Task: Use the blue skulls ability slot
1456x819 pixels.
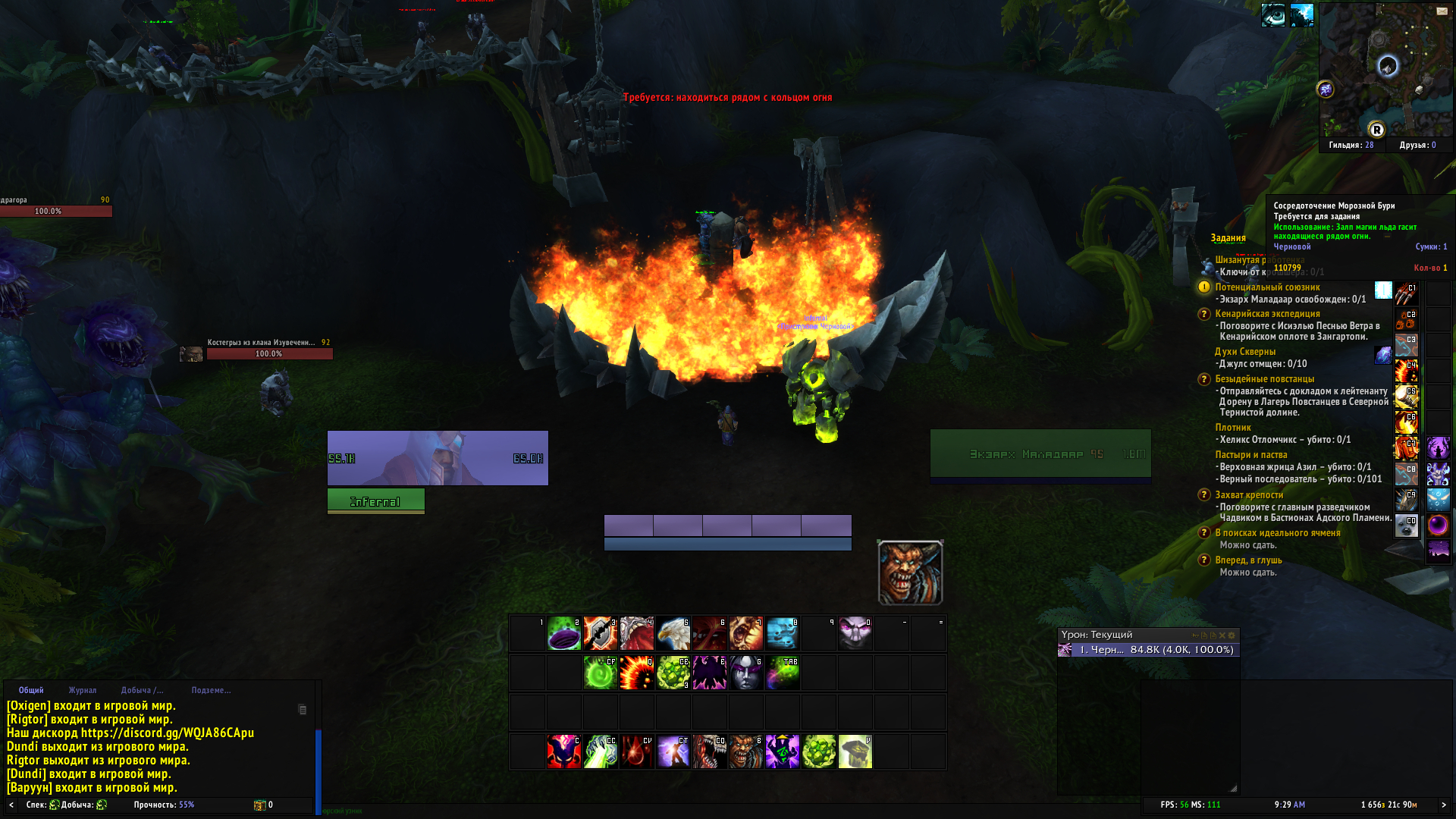Action: click(x=783, y=634)
